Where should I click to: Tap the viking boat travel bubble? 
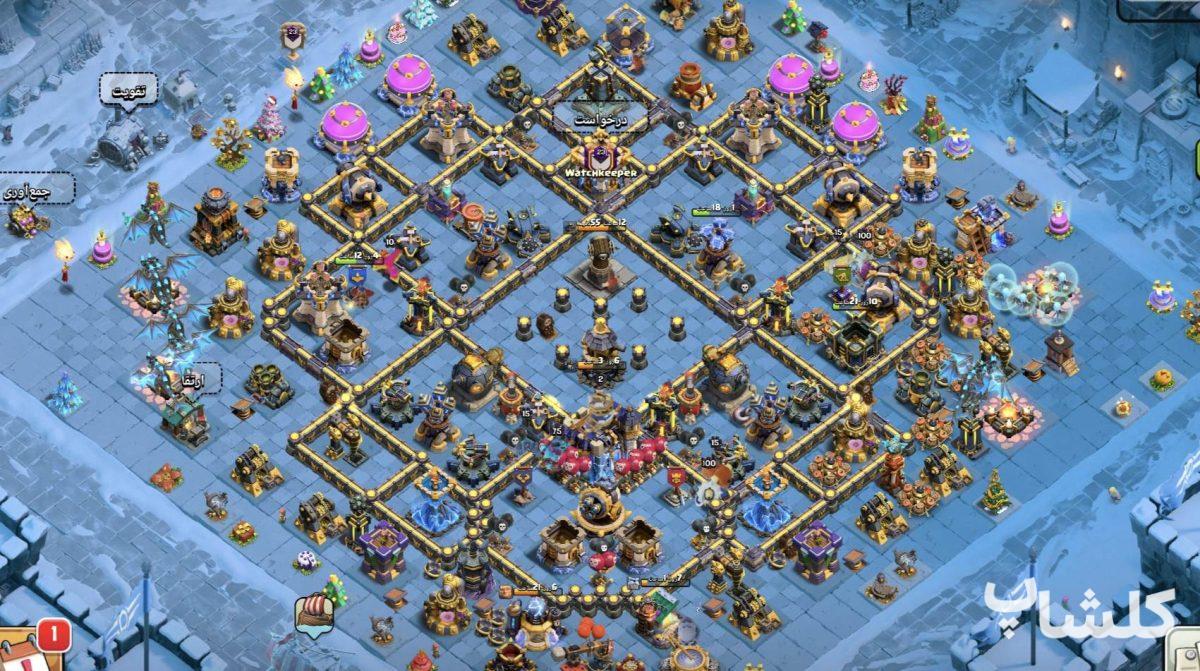(x=313, y=613)
